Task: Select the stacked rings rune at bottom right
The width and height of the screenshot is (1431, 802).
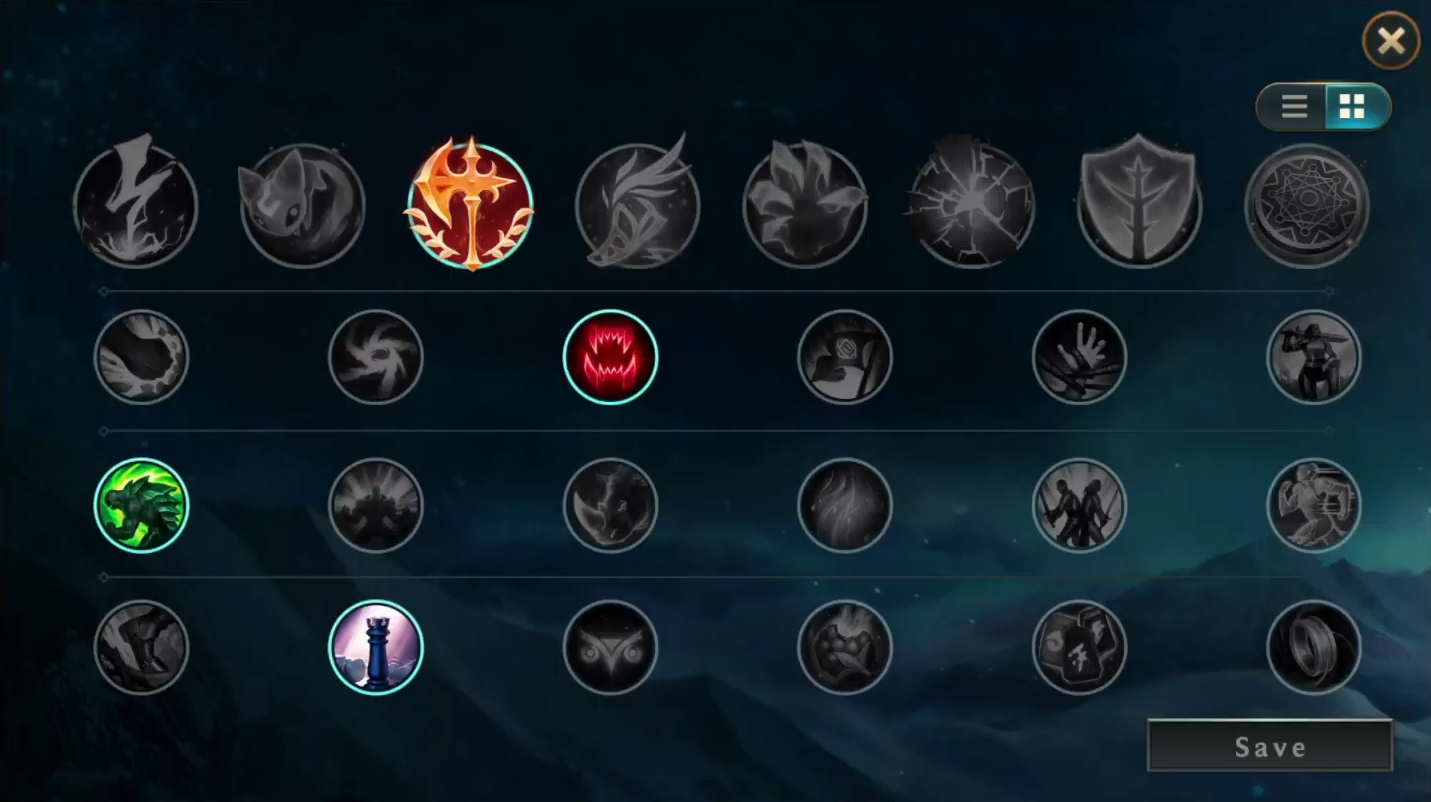Action: click(1314, 647)
